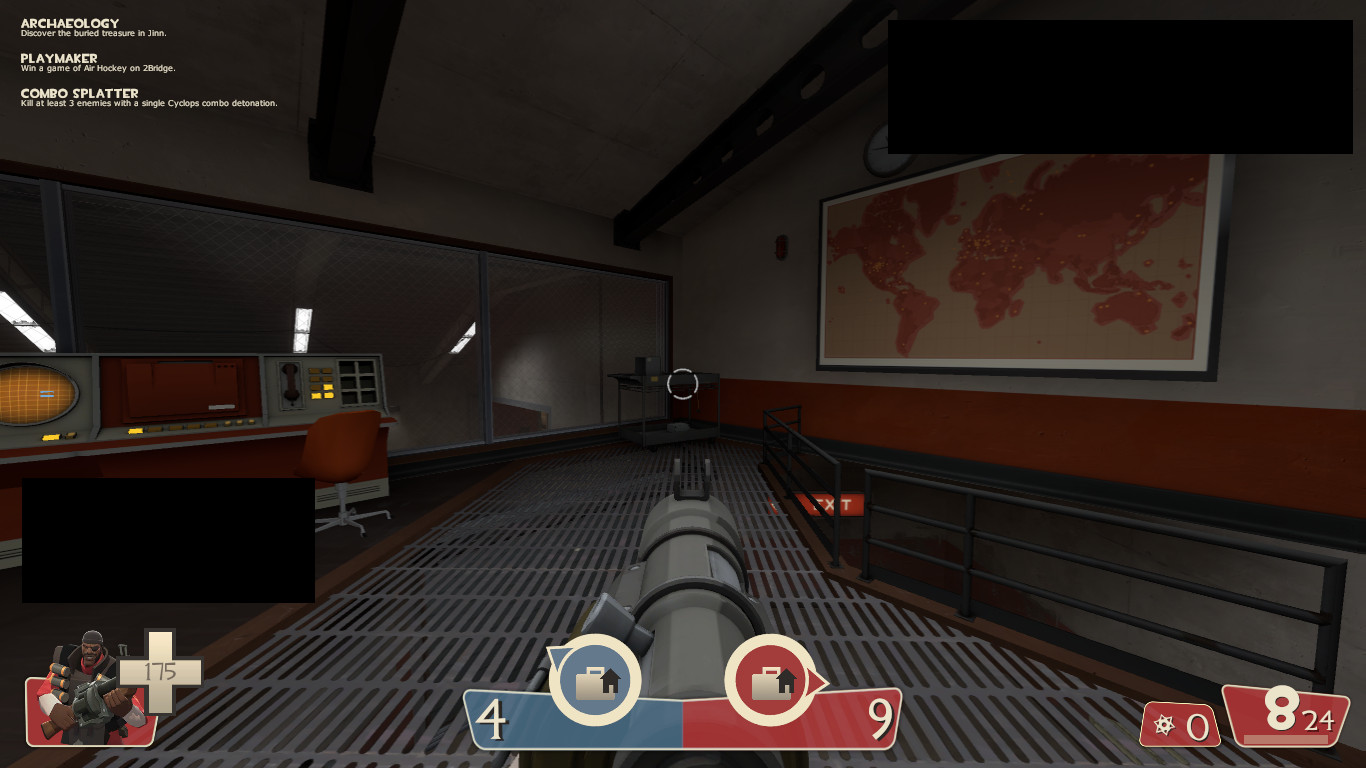
Task: Toggle the ARCHAEOLOGY achievement notification
Action: coord(68,22)
